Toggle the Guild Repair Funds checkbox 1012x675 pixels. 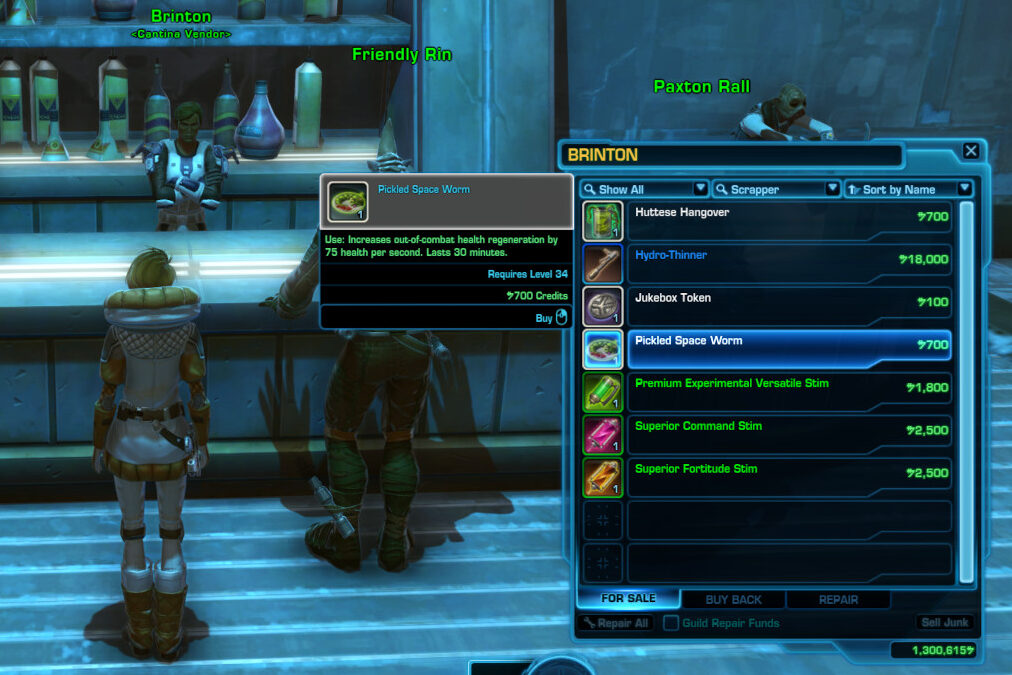pyautogui.click(x=671, y=623)
